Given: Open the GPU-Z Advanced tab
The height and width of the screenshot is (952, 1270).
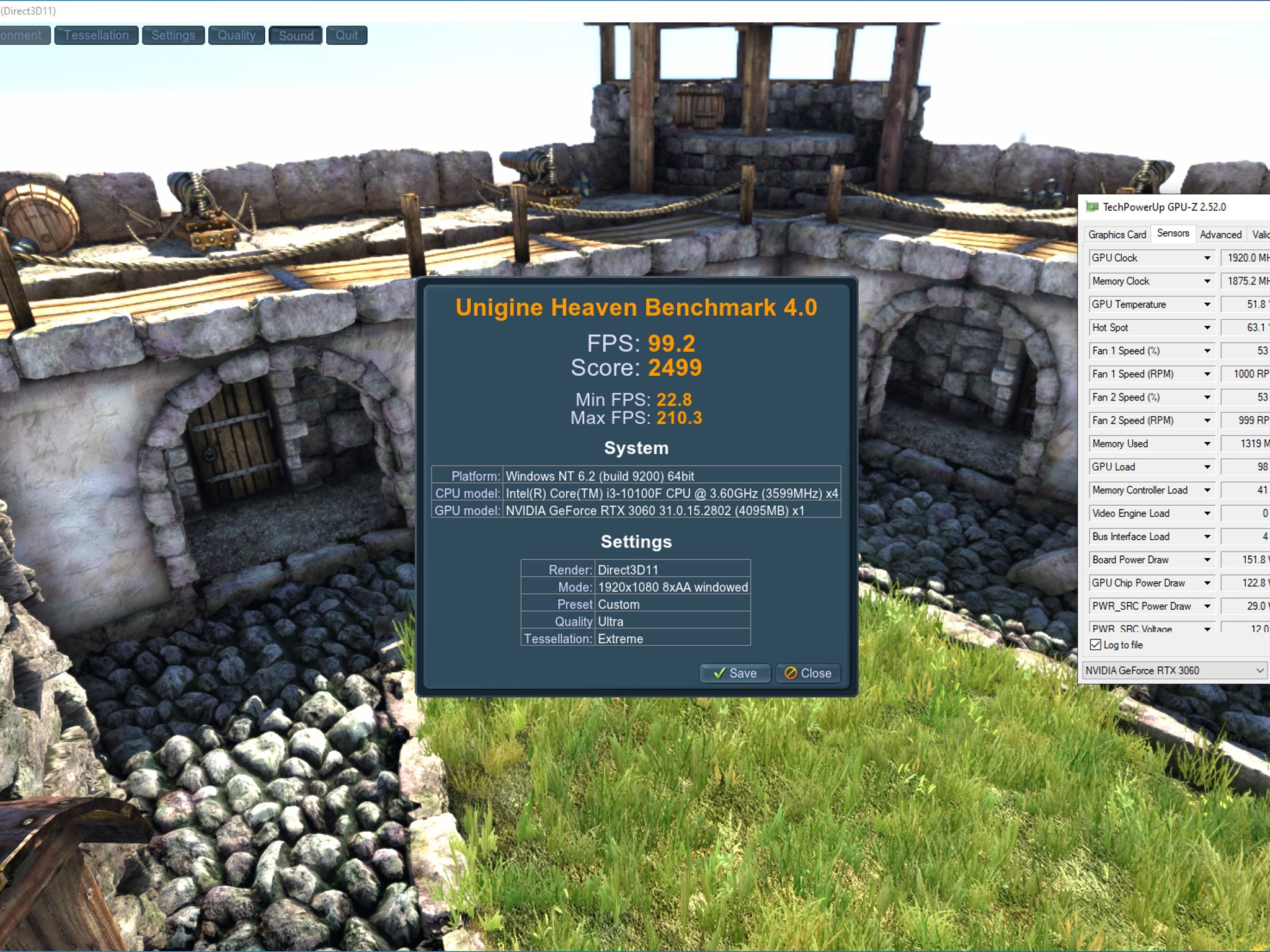Looking at the screenshot, I should pos(1220,234).
